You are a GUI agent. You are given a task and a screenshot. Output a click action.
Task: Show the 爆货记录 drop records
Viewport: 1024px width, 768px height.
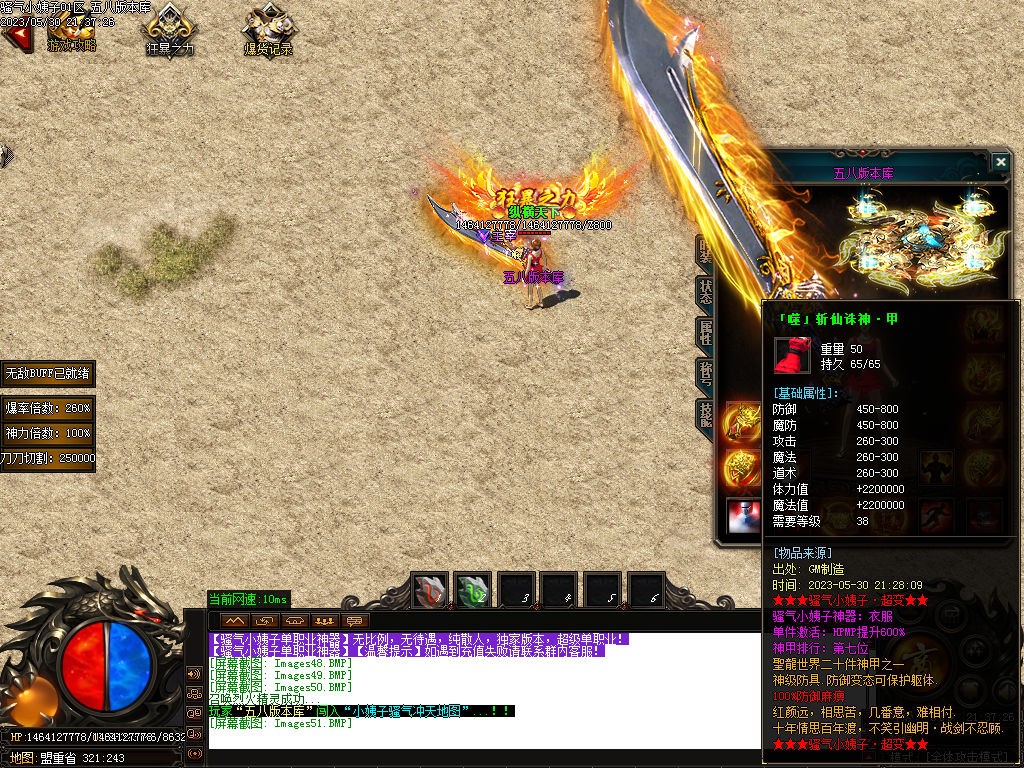268,30
